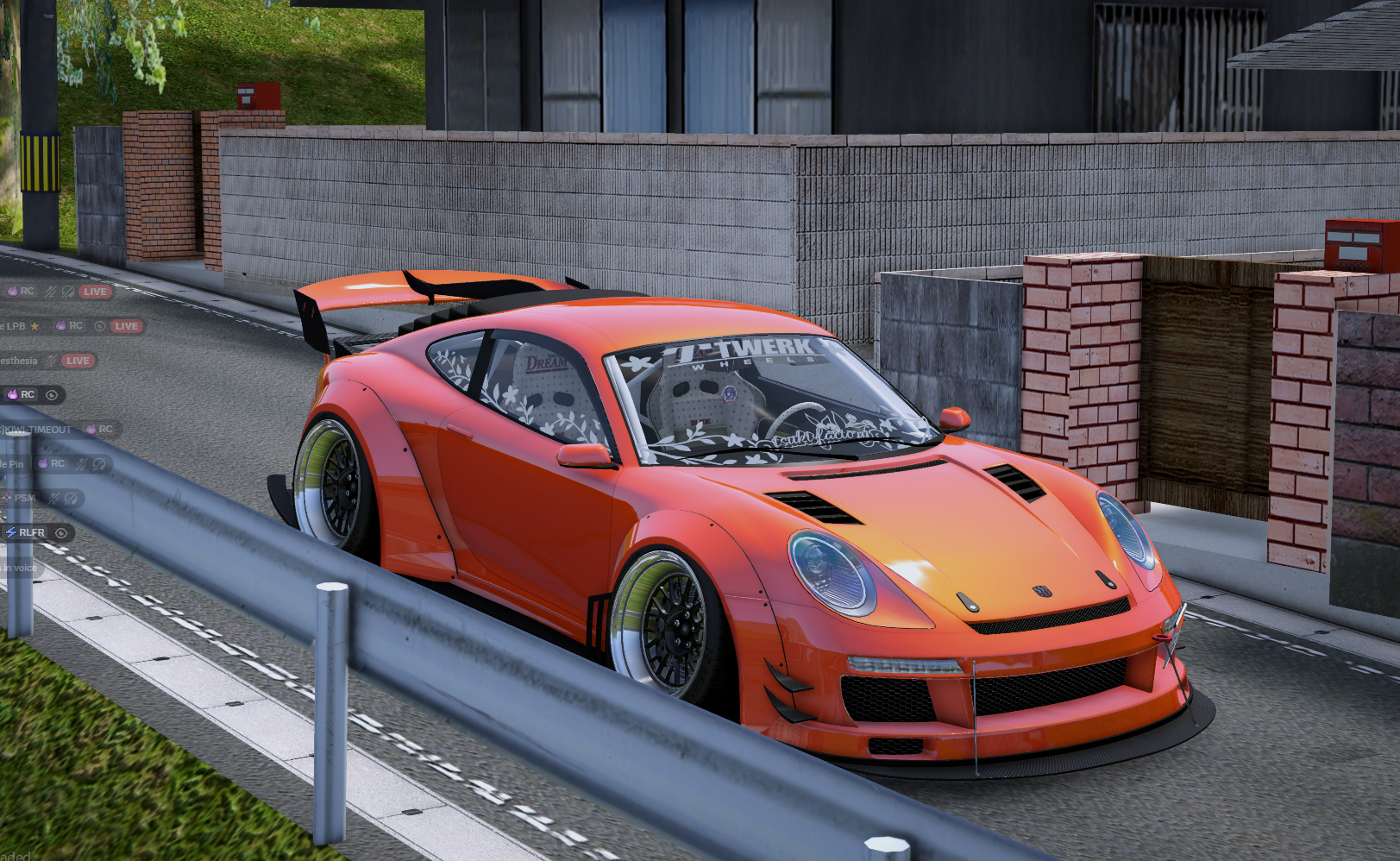1400x861 pixels.
Task: Toggle the deafen headphones icon on the Pin user
Action: click(x=99, y=463)
